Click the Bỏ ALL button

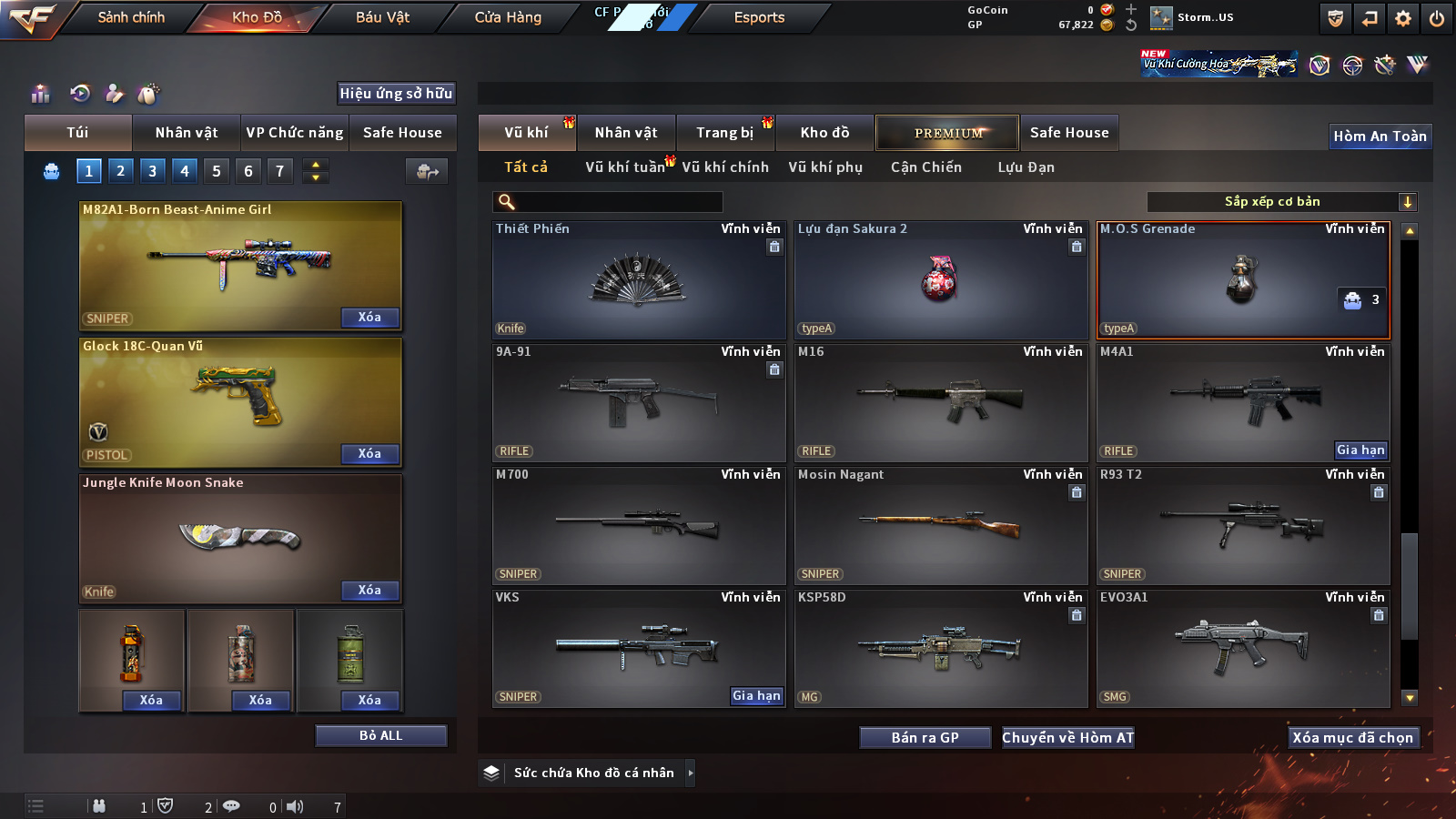380,735
